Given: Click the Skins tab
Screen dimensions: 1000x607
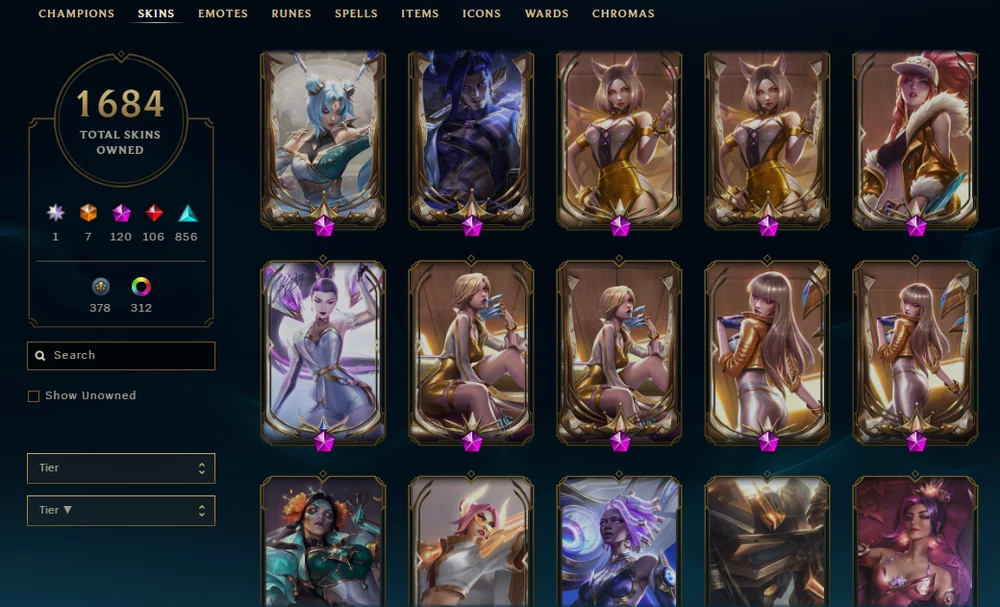Looking at the screenshot, I should click(x=156, y=14).
